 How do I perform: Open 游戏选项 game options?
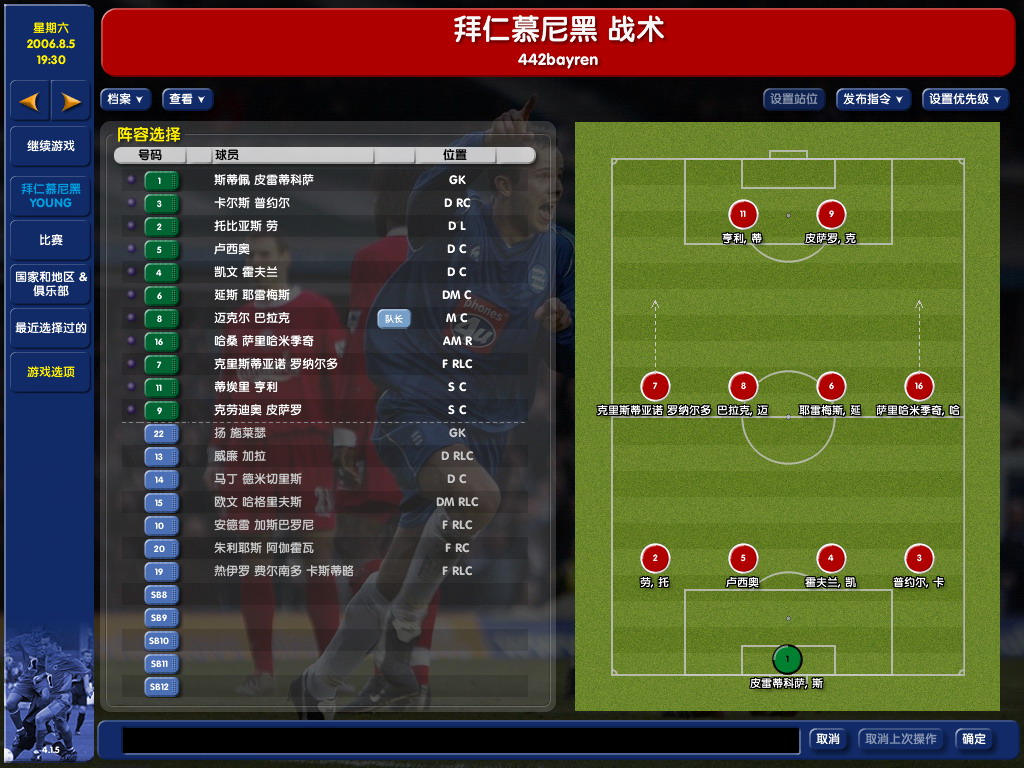pyautogui.click(x=50, y=372)
